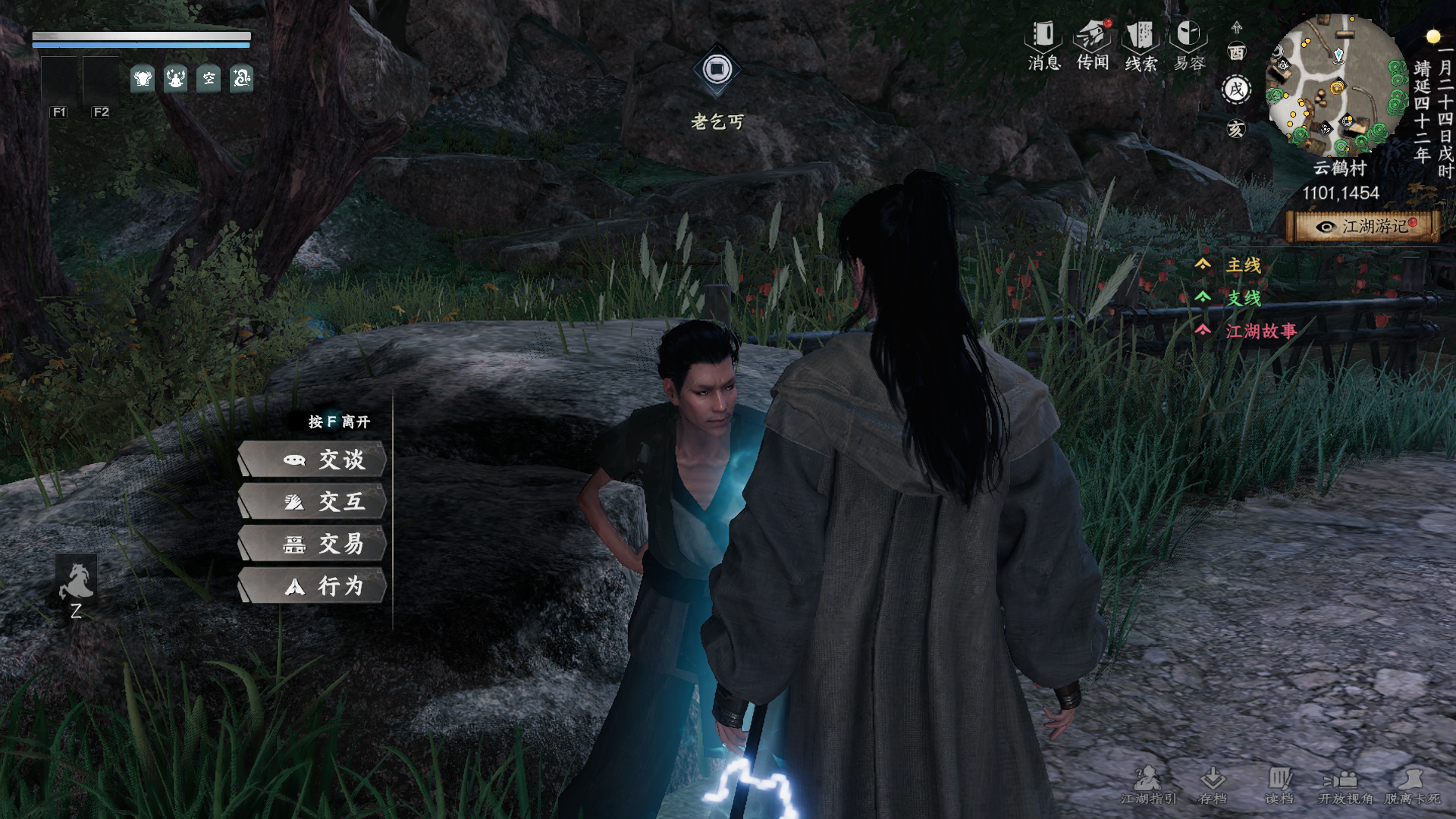Open the 传闻 rumors panel

1092,45
